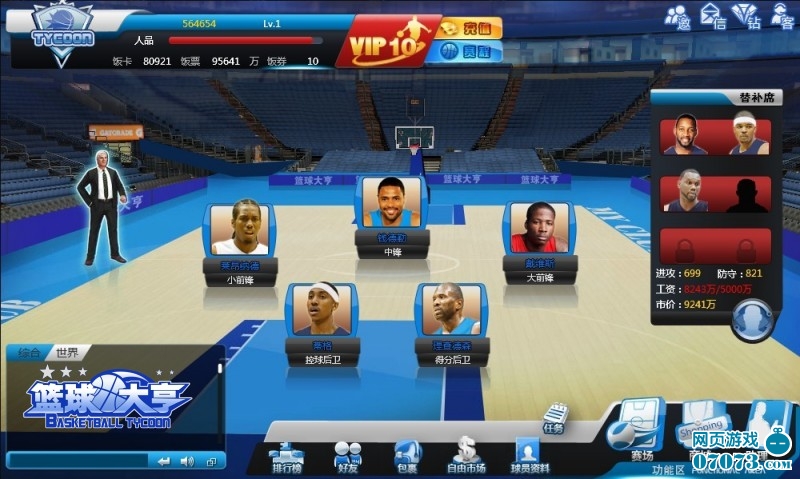This screenshot has height=479, width=800.
Task: Enter the 赛场 arena
Action: [641, 432]
